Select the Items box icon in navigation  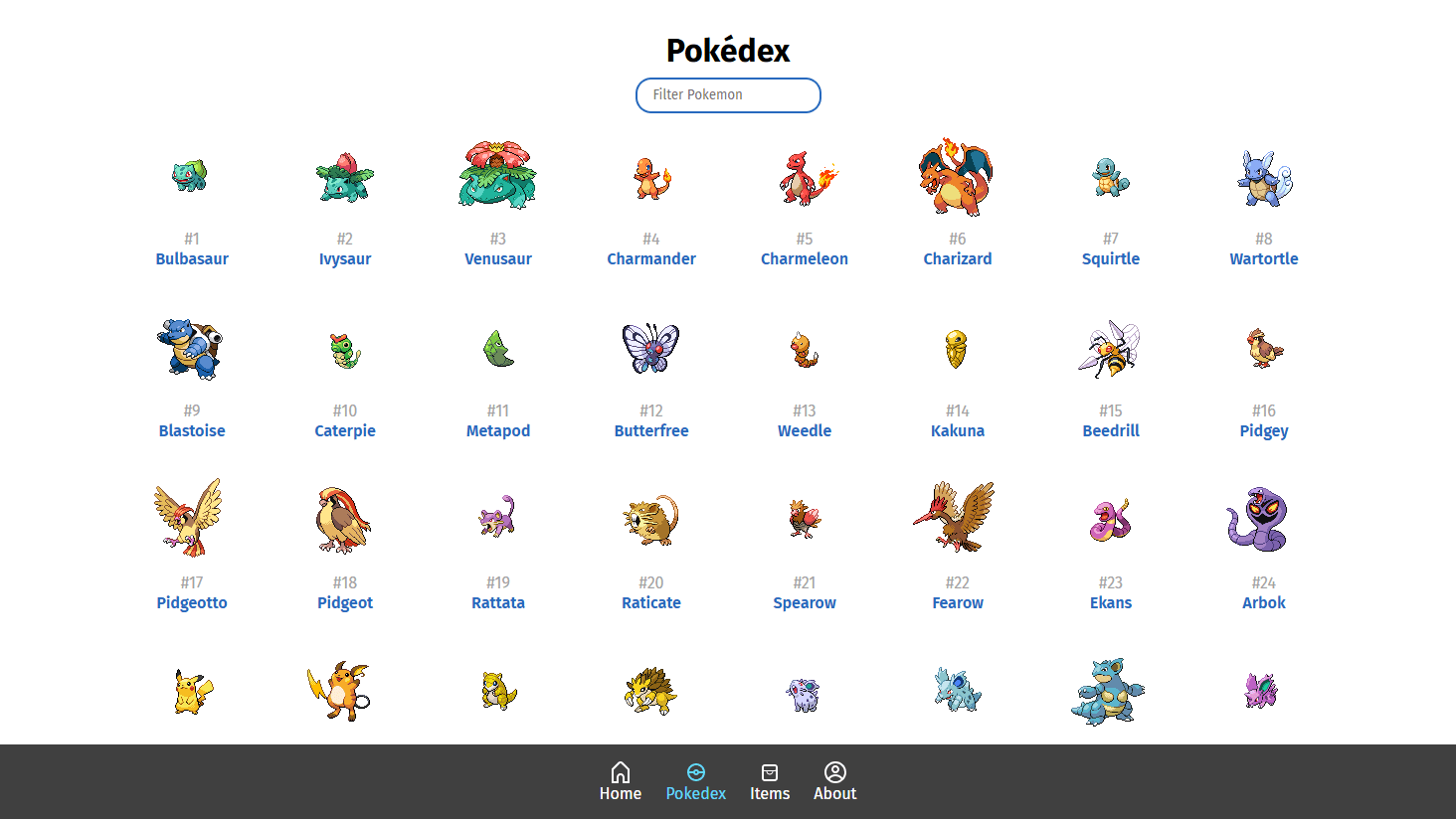770,770
